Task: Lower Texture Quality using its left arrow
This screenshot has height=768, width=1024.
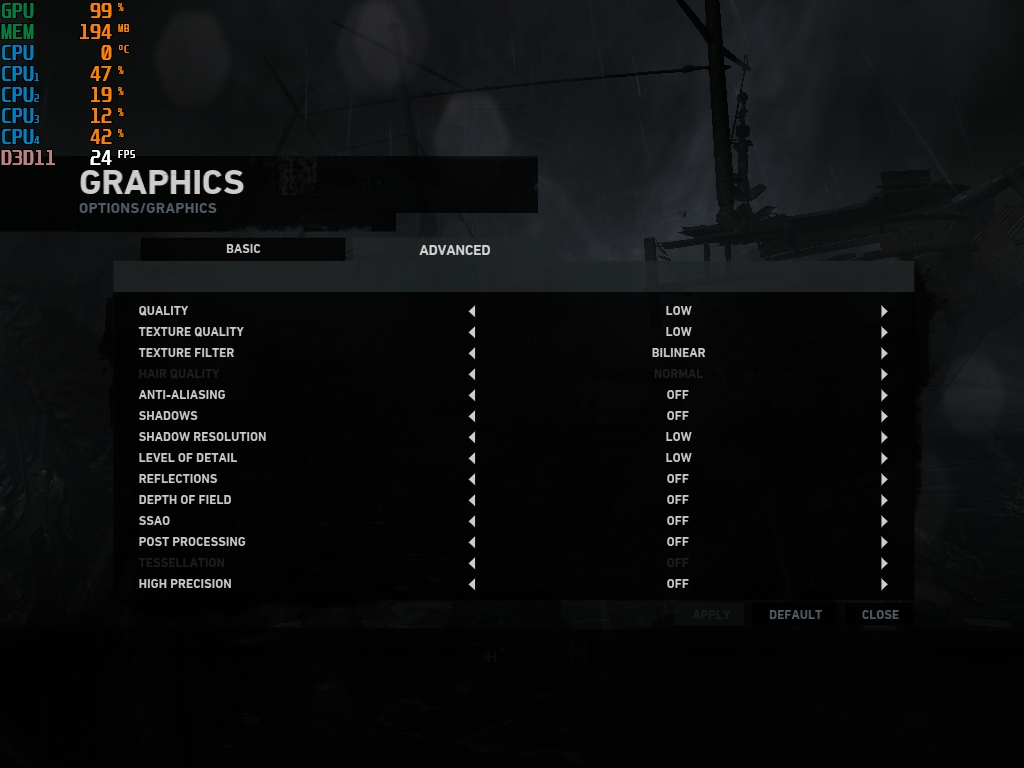Action: (472, 332)
